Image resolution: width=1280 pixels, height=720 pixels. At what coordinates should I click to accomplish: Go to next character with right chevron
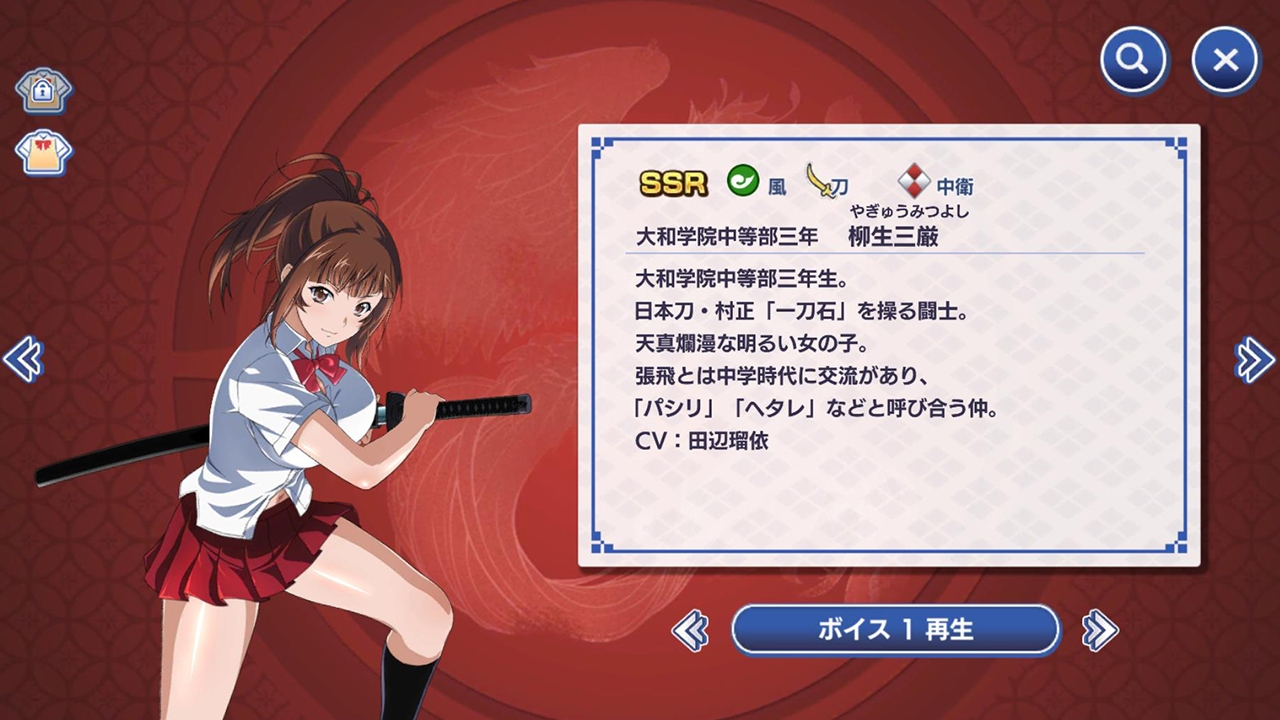(x=1253, y=360)
